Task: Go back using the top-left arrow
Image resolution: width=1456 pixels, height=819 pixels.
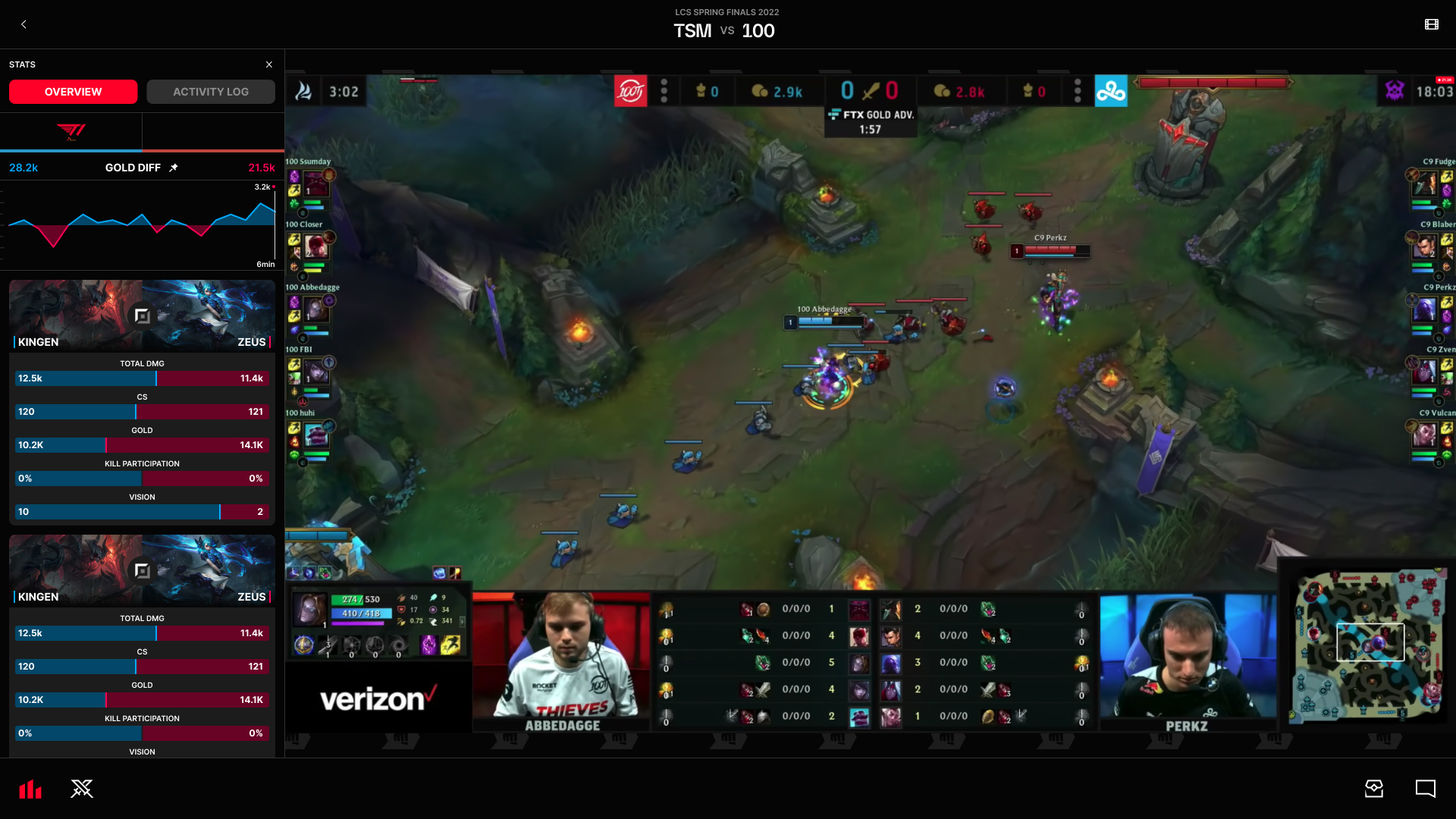Action: pyautogui.click(x=24, y=24)
